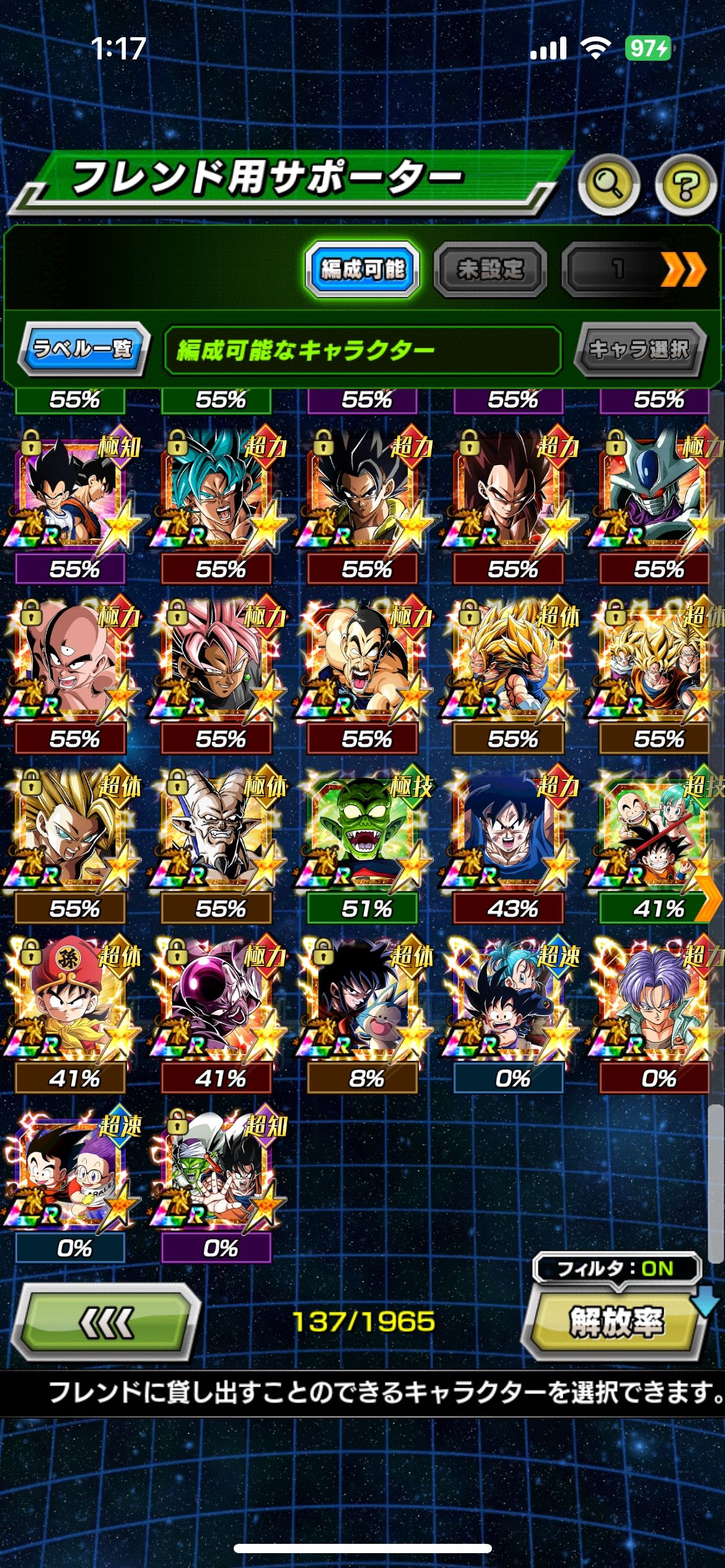Screen dimensions: 725x1568
Task: Tap the キャラ選択 character select button
Action: (638, 349)
